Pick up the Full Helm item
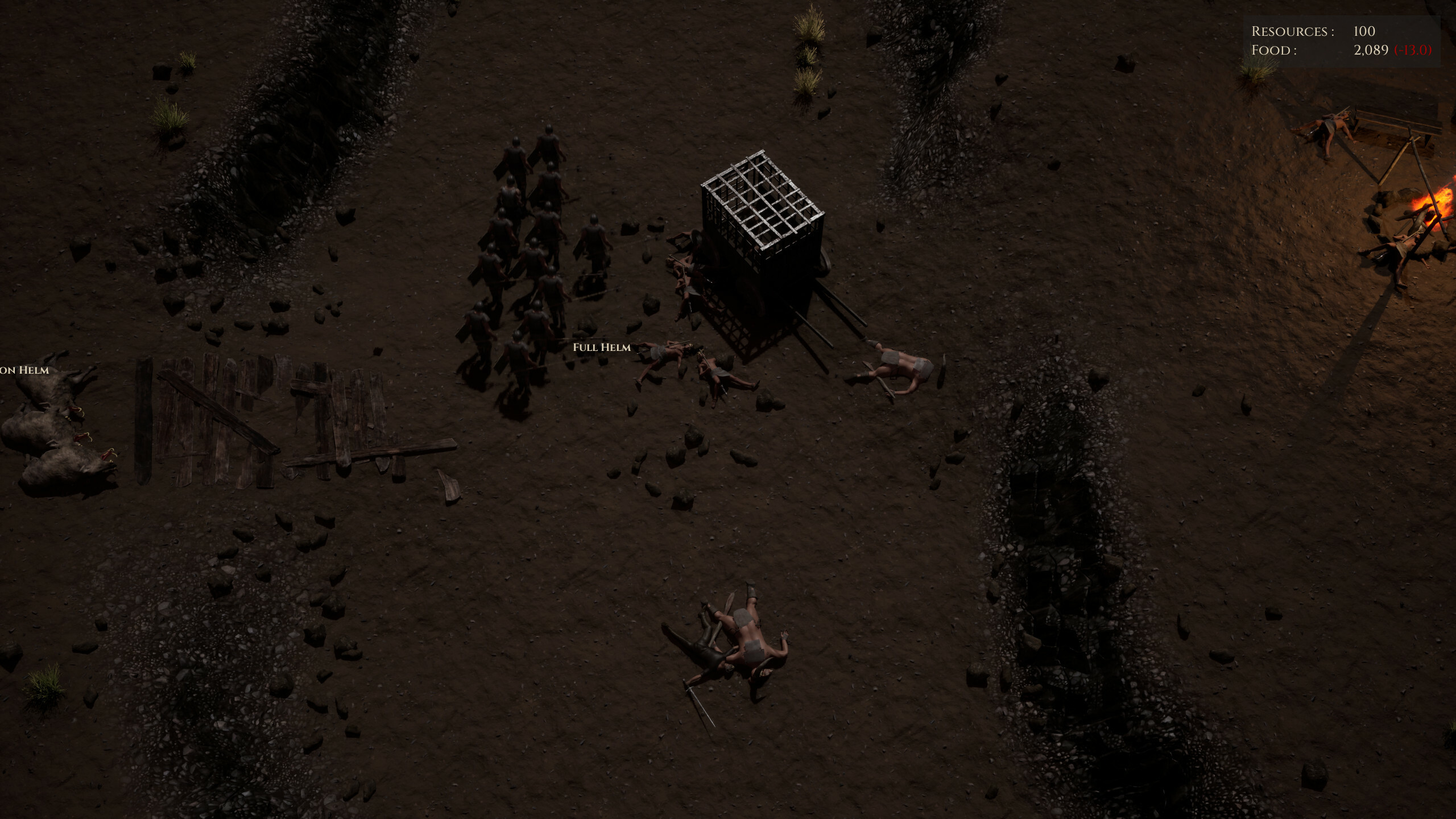The width and height of the screenshot is (1456, 819). [602, 347]
